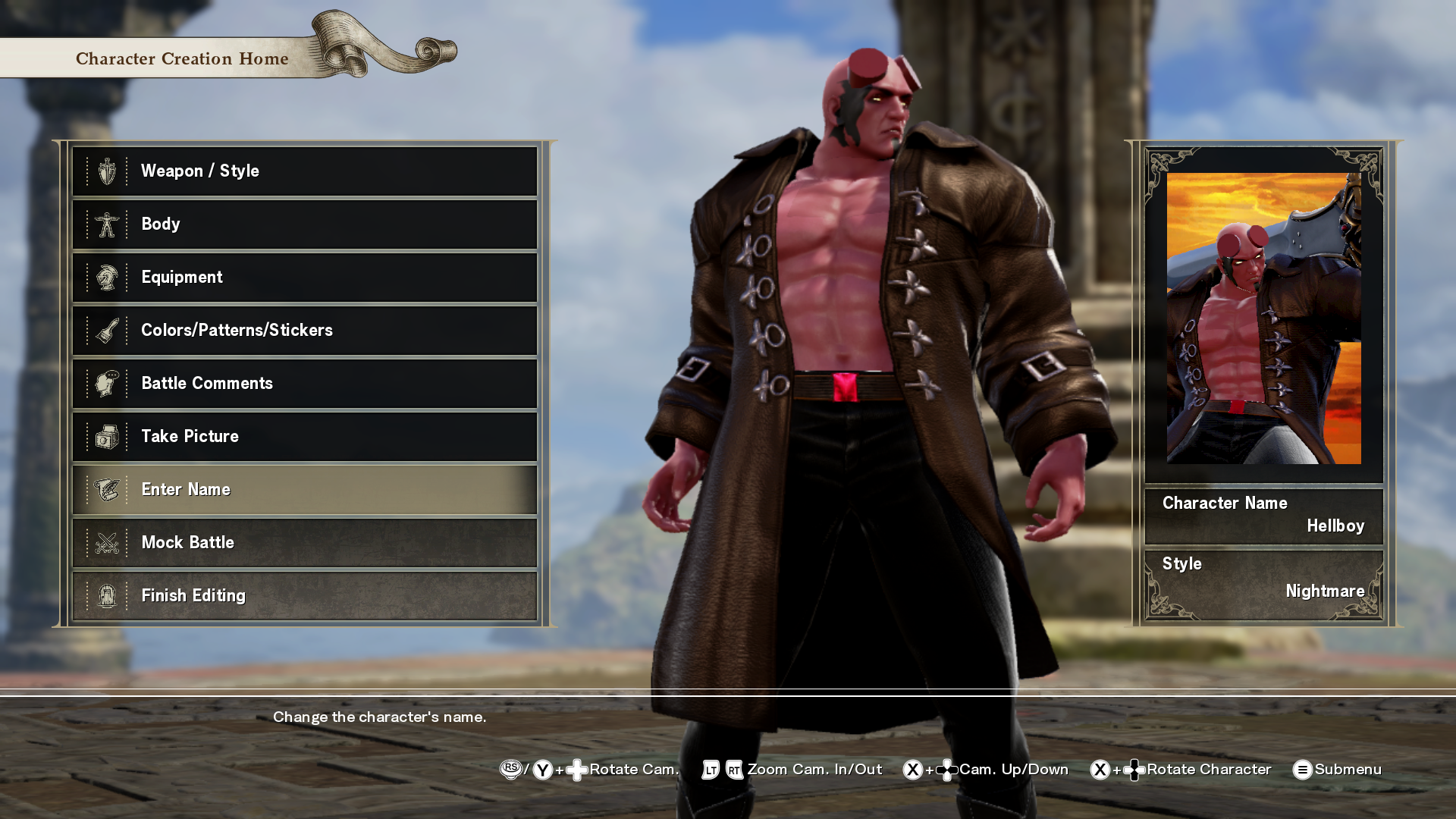The height and width of the screenshot is (819, 1456).
Task: Open Equipment via the helmet icon
Action: pos(108,277)
